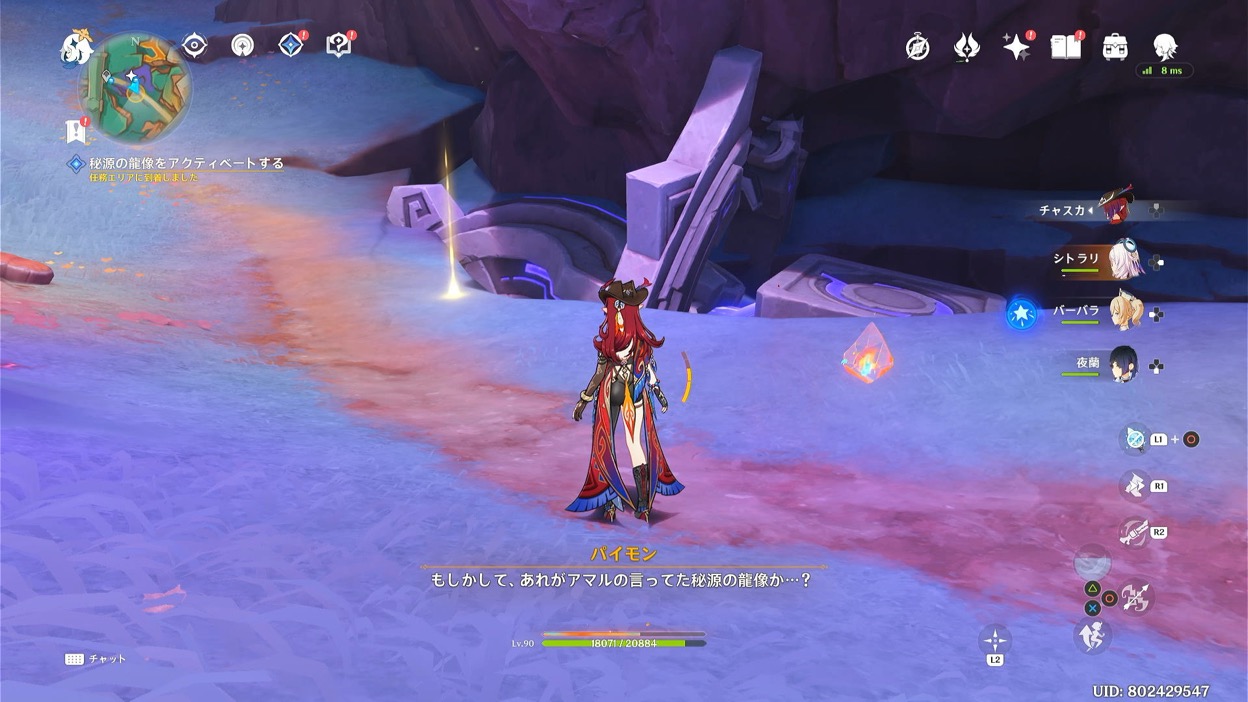
Task: Open the Paimon menu
Action: tap(76, 46)
